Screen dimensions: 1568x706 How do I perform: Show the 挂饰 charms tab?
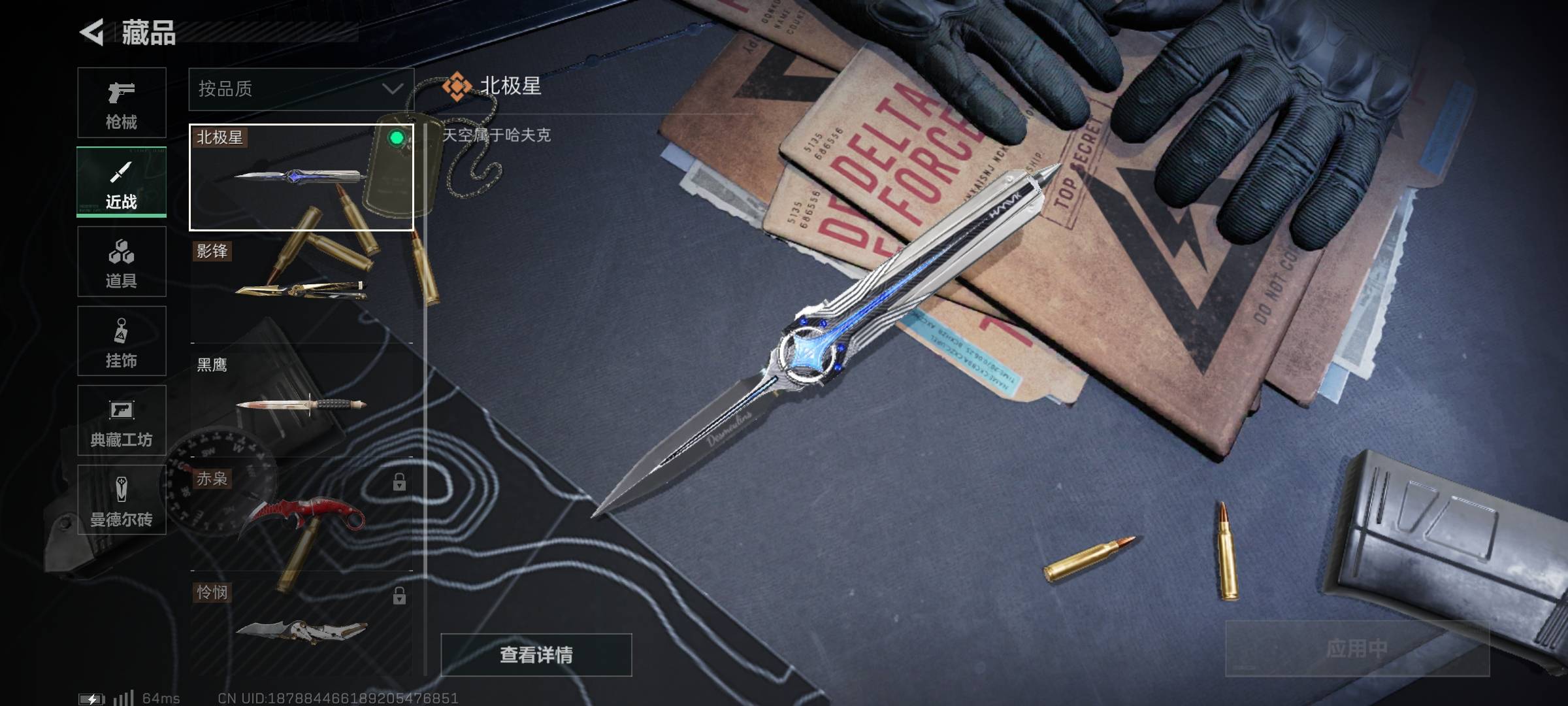[x=122, y=341]
